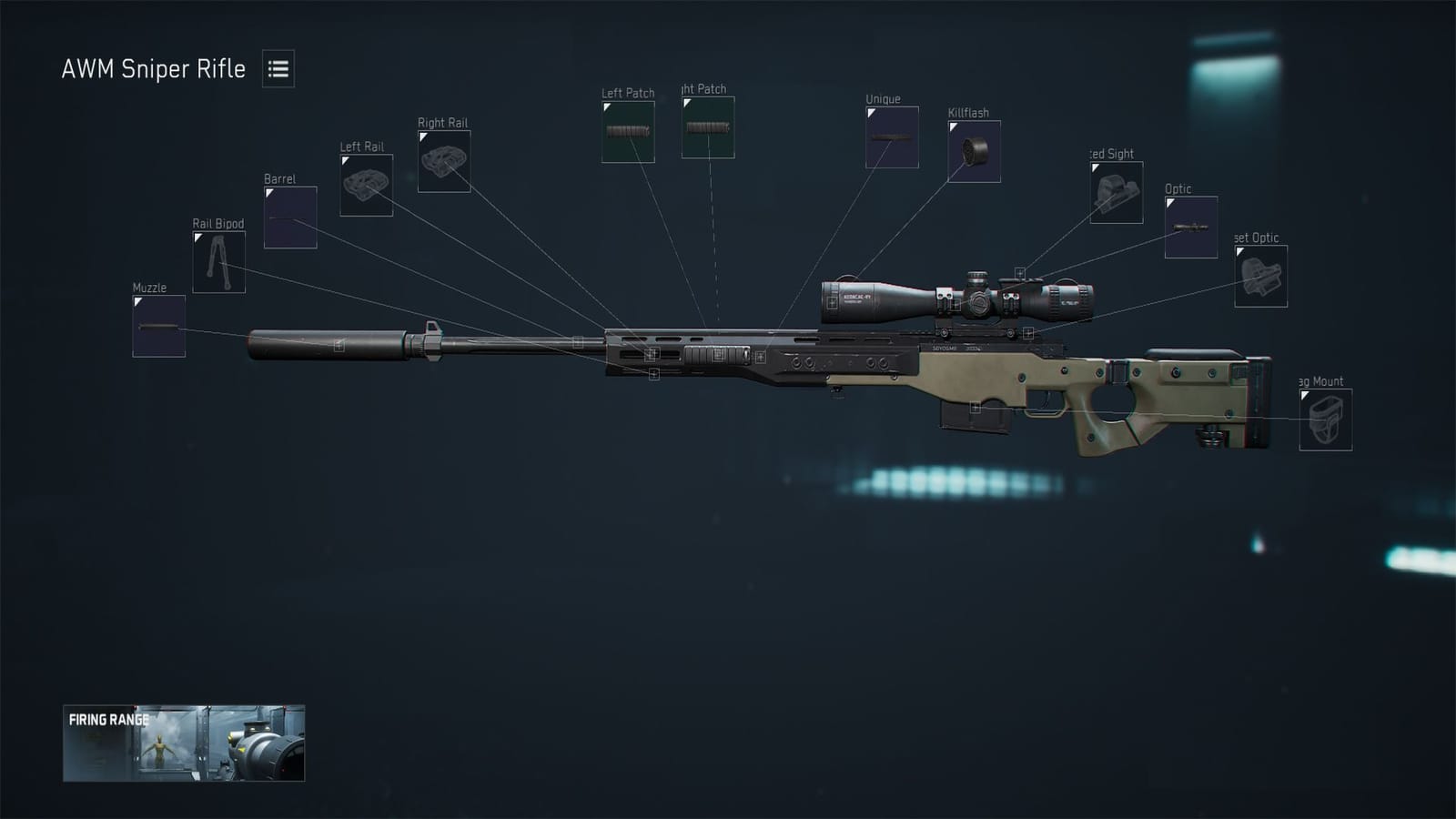
Task: Select the Optic attachment slot
Action: (1189, 225)
